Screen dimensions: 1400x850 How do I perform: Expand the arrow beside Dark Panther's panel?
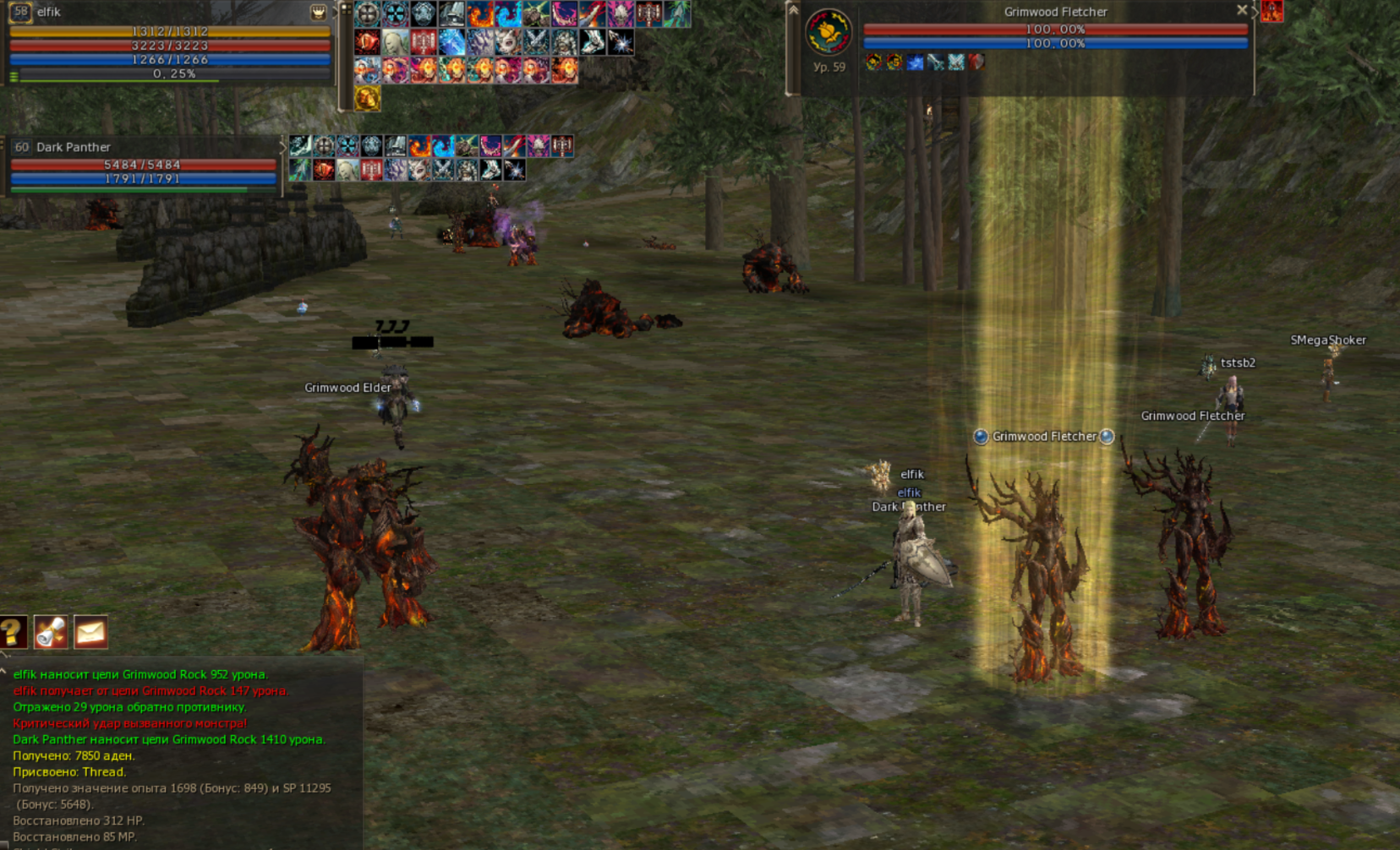(x=282, y=147)
